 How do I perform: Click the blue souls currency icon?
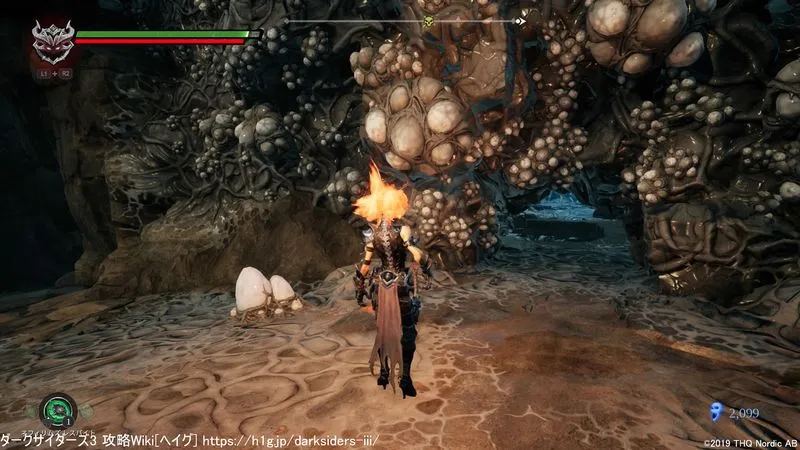(714, 409)
